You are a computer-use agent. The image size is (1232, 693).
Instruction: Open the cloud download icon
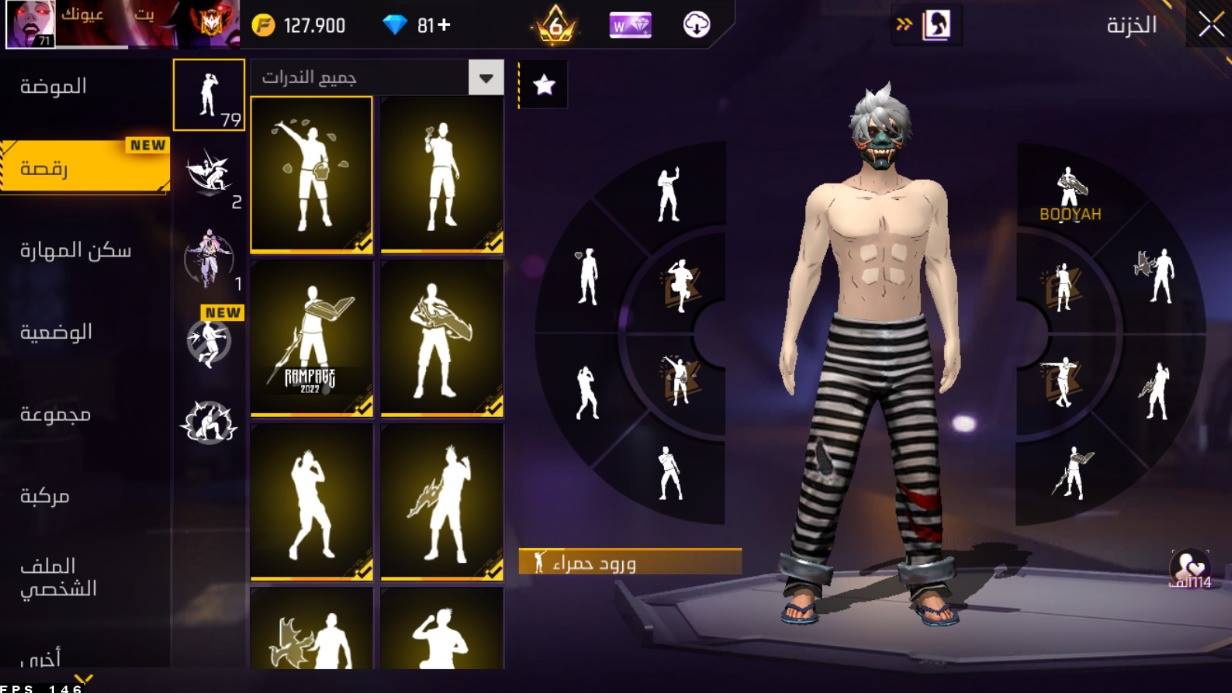[x=697, y=25]
